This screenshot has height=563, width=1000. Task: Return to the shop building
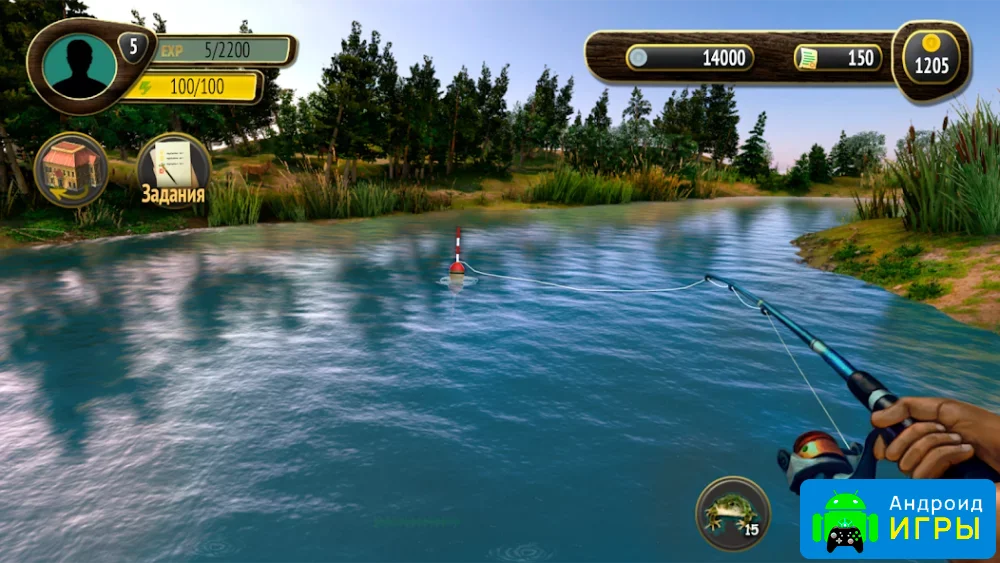tap(71, 169)
